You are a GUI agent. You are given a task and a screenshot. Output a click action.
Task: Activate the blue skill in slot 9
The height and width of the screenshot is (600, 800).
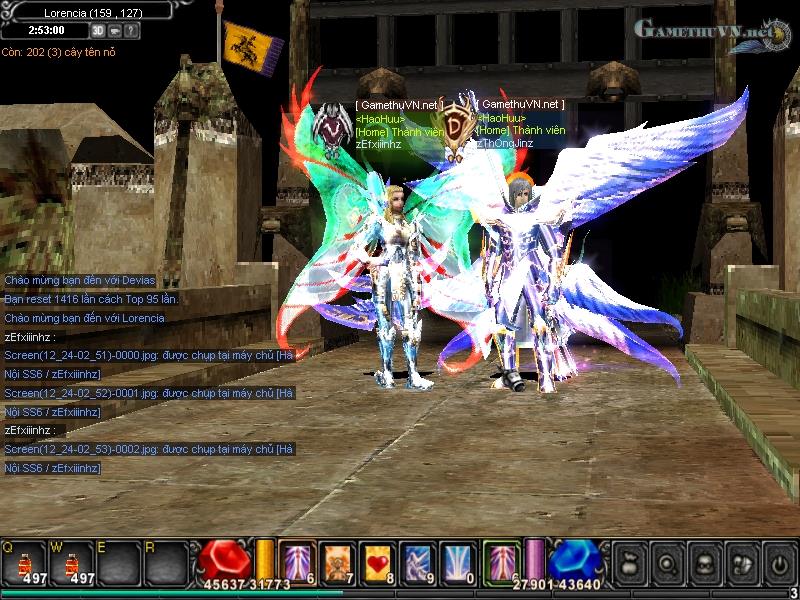pyautogui.click(x=416, y=560)
